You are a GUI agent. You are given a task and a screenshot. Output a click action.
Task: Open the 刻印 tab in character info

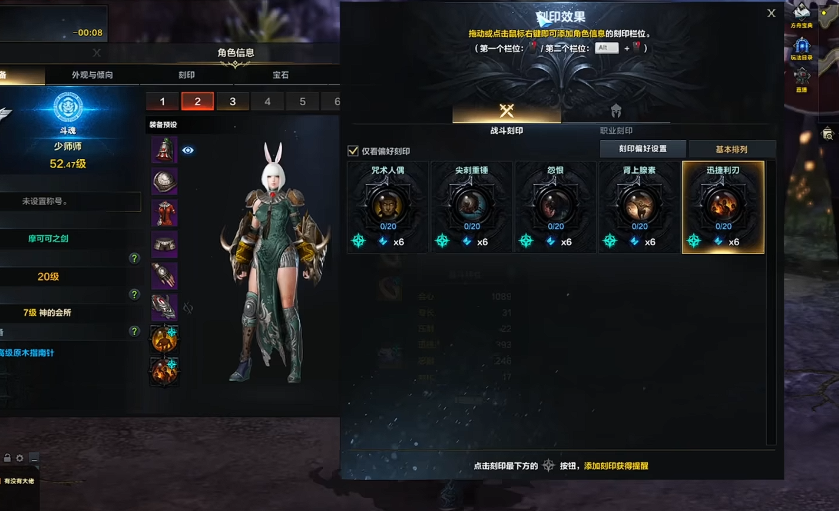187,75
